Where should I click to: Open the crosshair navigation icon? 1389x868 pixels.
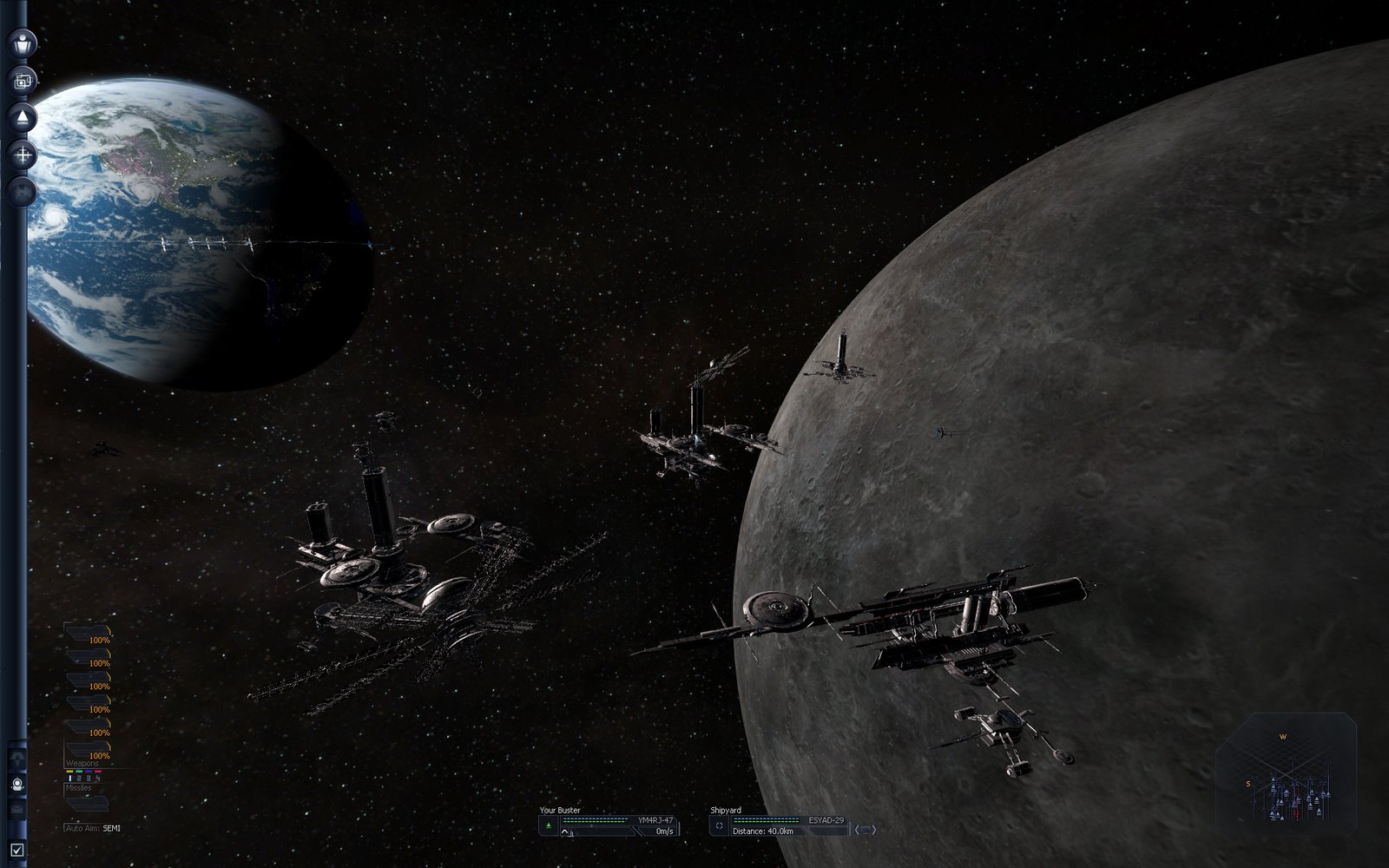click(x=22, y=156)
